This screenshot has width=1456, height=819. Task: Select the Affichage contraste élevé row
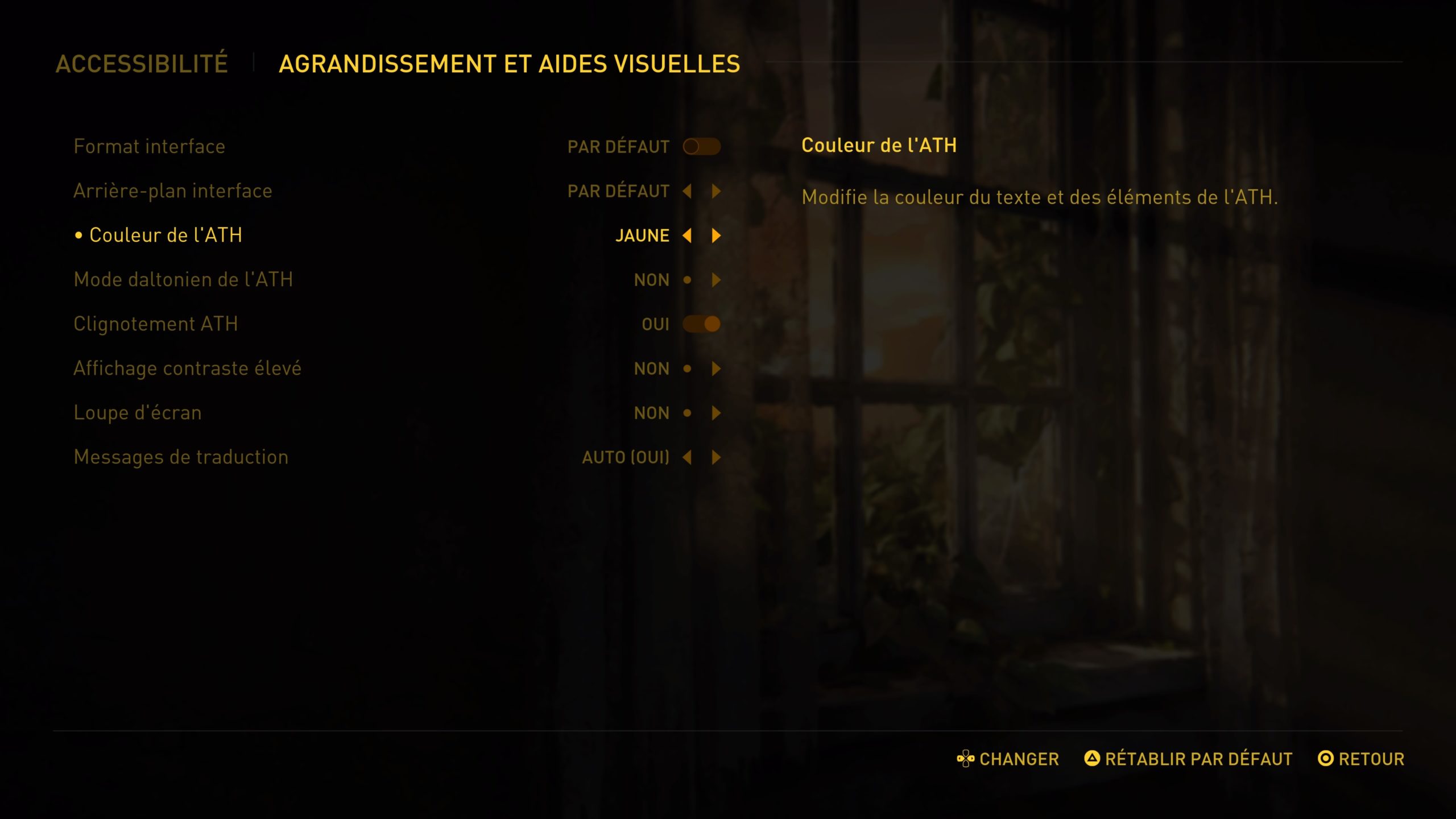coord(187,369)
